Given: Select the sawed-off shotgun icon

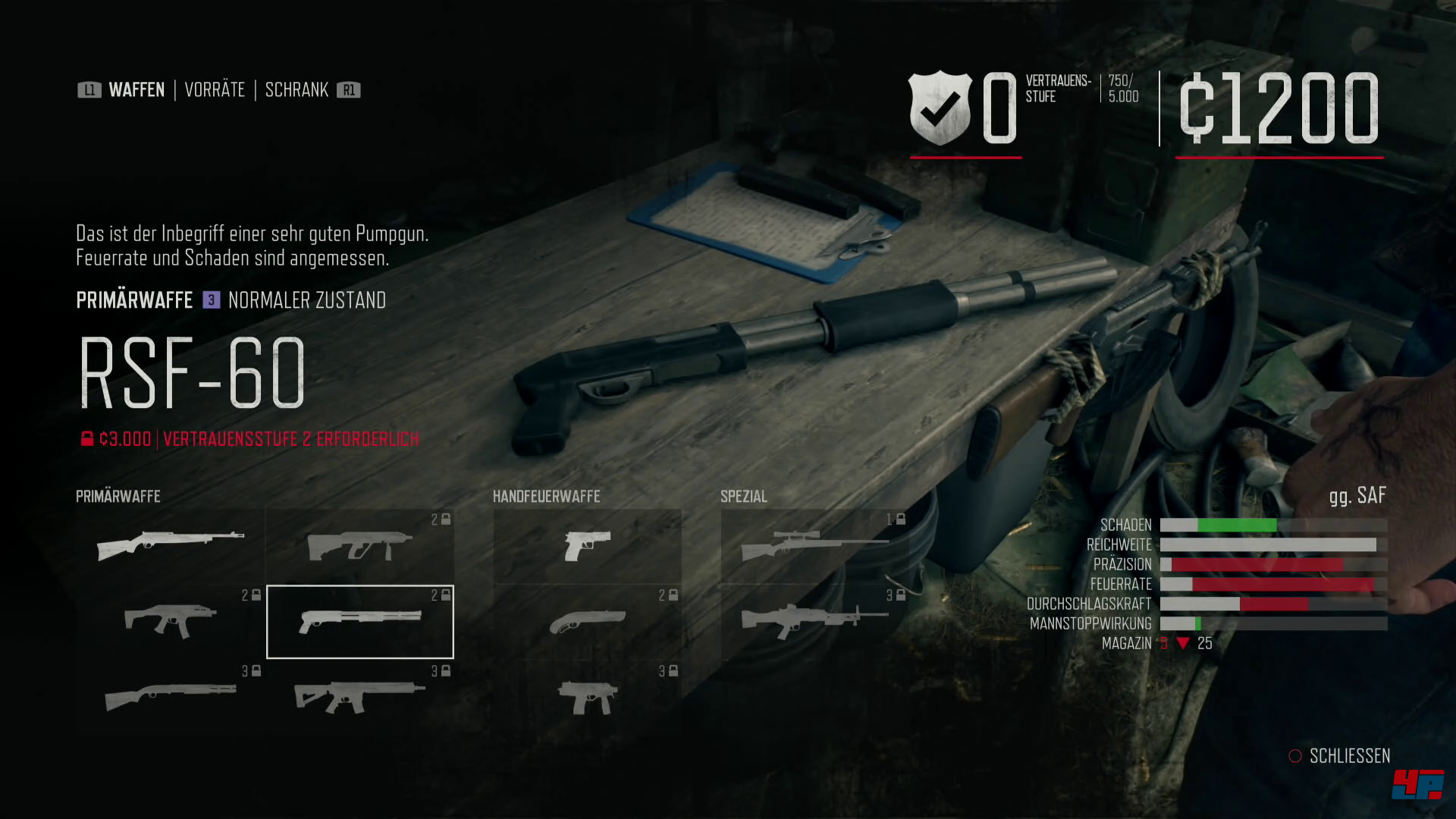Looking at the screenshot, I should pyautogui.click(x=588, y=622).
